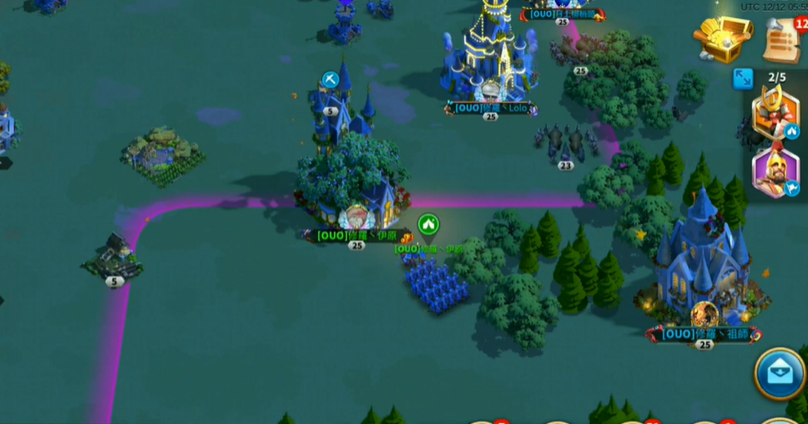The image size is (808, 424).
Task: Expand the troop queue panel
Action: point(743,78)
